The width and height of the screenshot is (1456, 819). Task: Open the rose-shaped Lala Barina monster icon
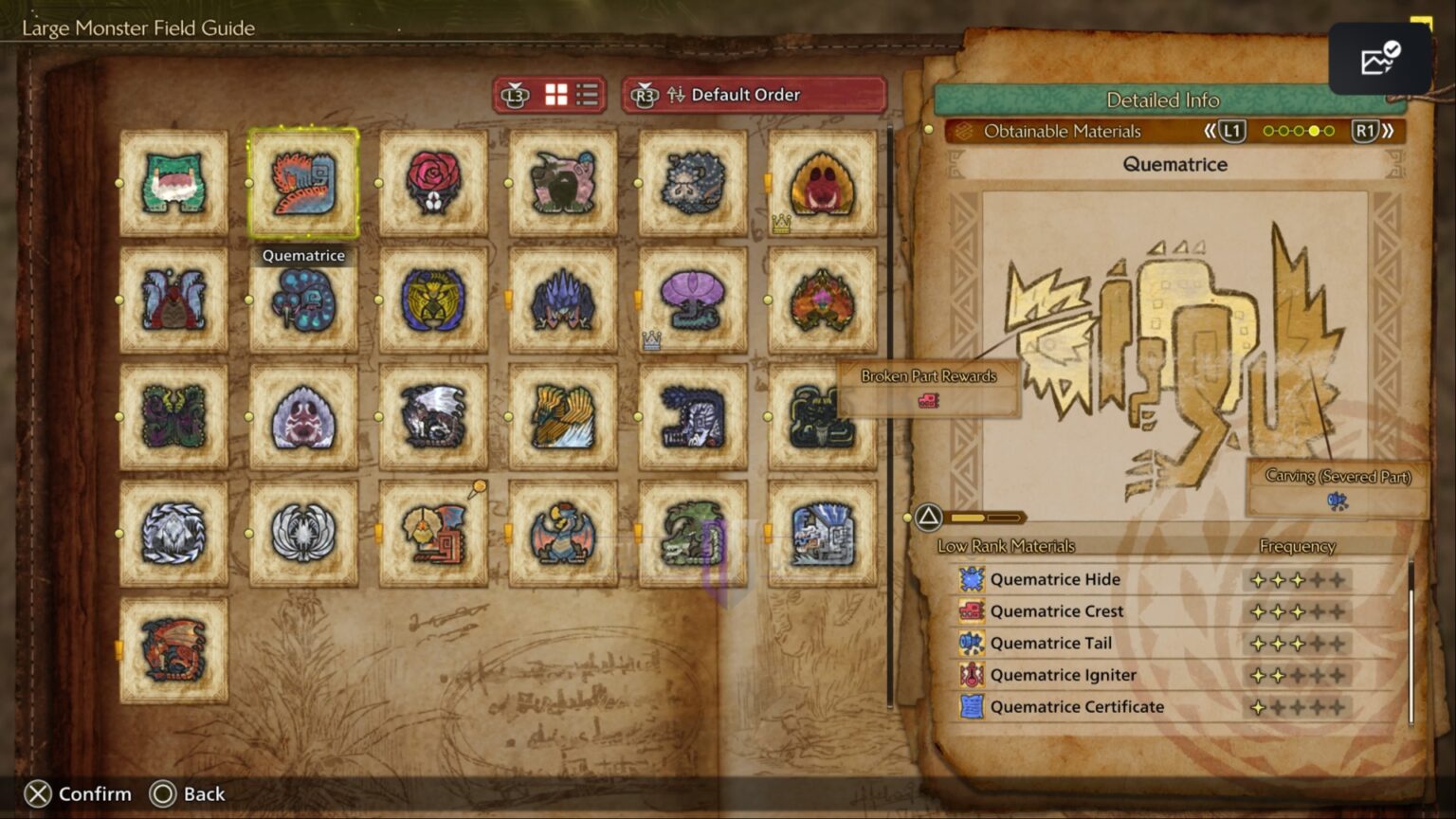pyautogui.click(x=433, y=182)
